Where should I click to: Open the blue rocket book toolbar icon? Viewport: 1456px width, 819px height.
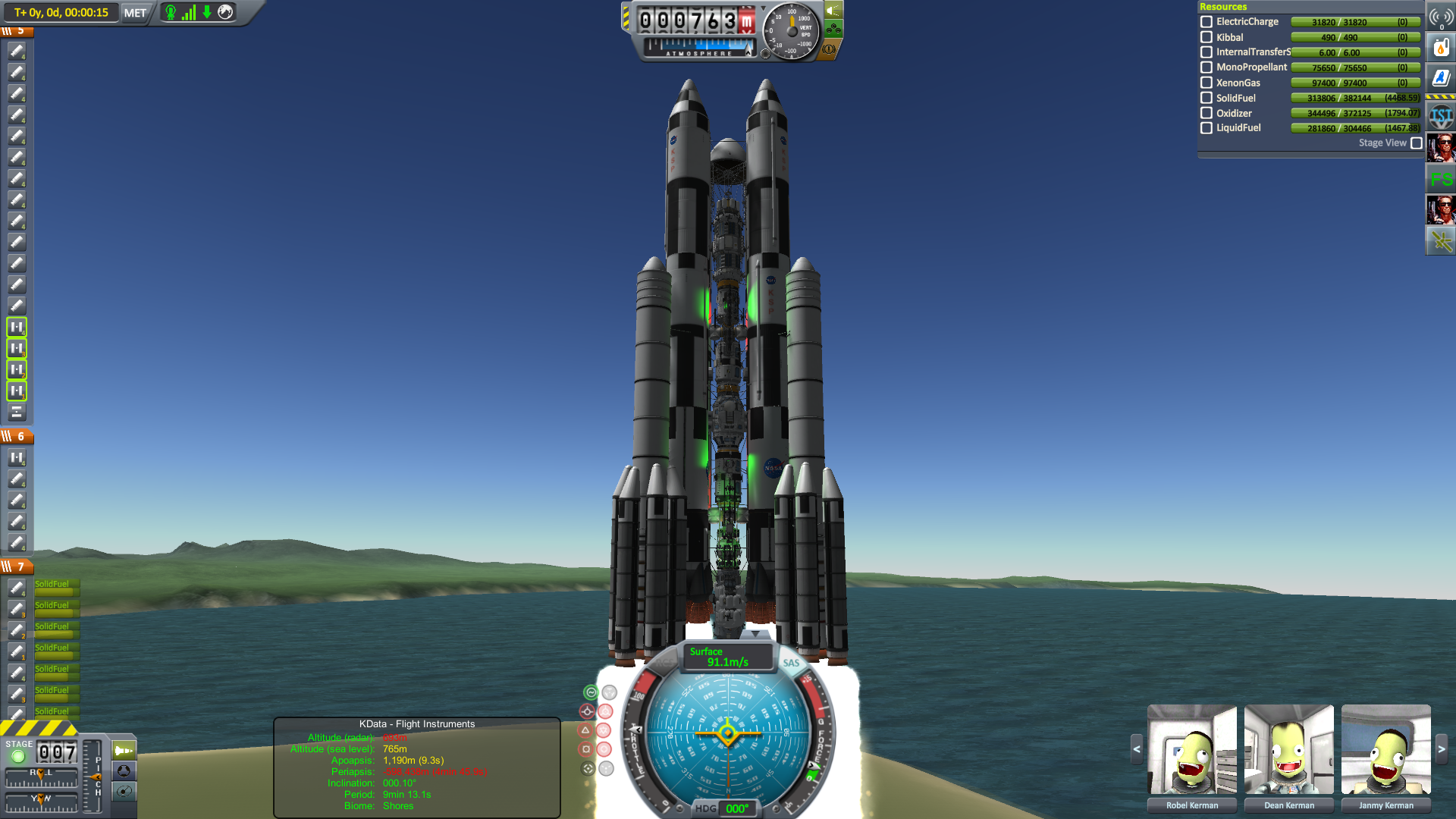(x=1441, y=77)
